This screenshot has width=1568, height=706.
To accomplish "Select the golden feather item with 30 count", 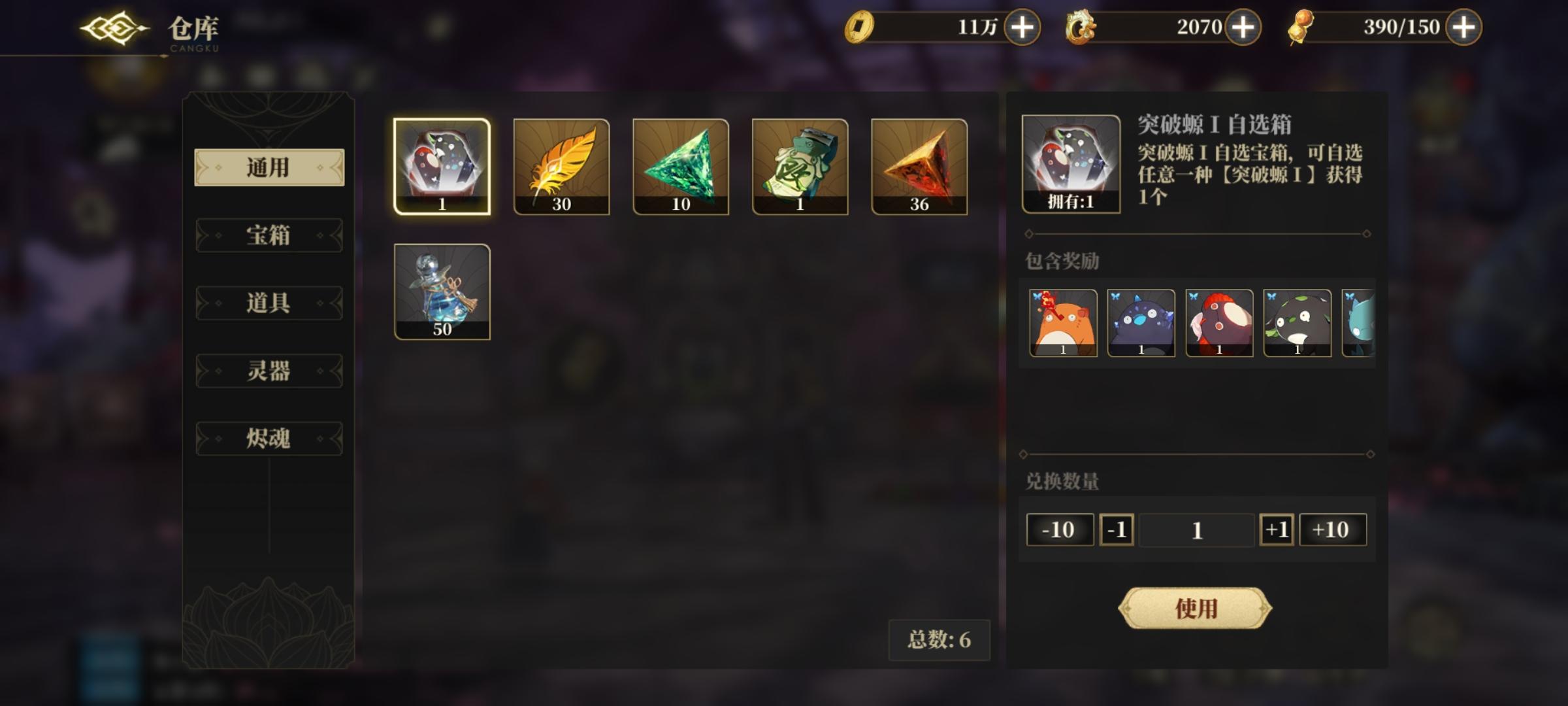I will tap(561, 165).
